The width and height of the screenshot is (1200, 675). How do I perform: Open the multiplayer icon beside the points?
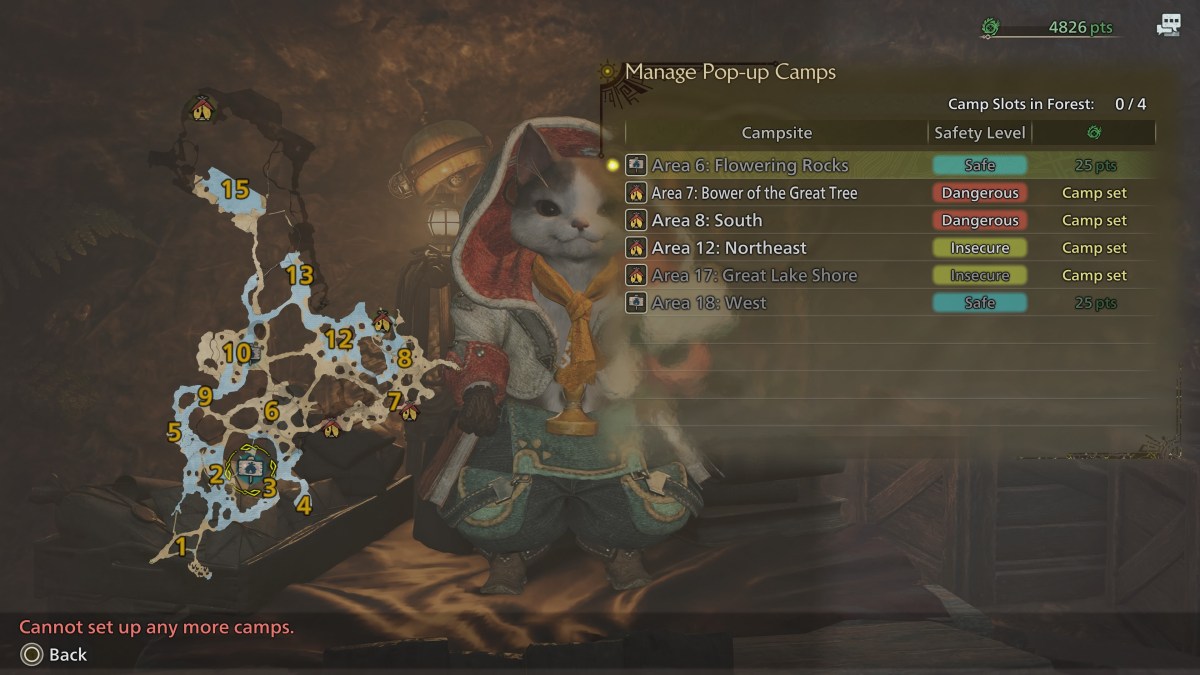[1168, 27]
